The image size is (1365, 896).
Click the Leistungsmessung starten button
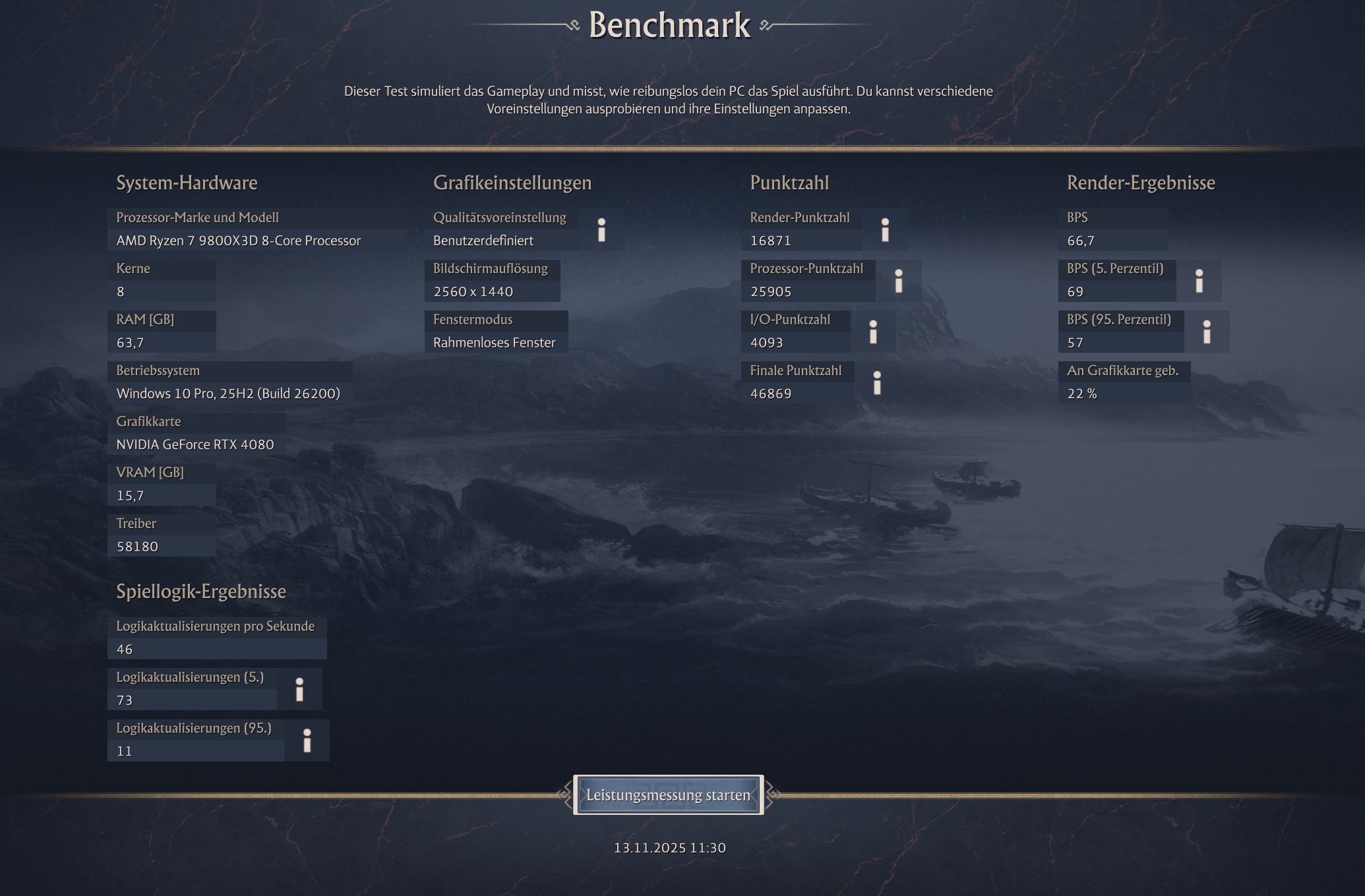pyautogui.click(x=669, y=795)
